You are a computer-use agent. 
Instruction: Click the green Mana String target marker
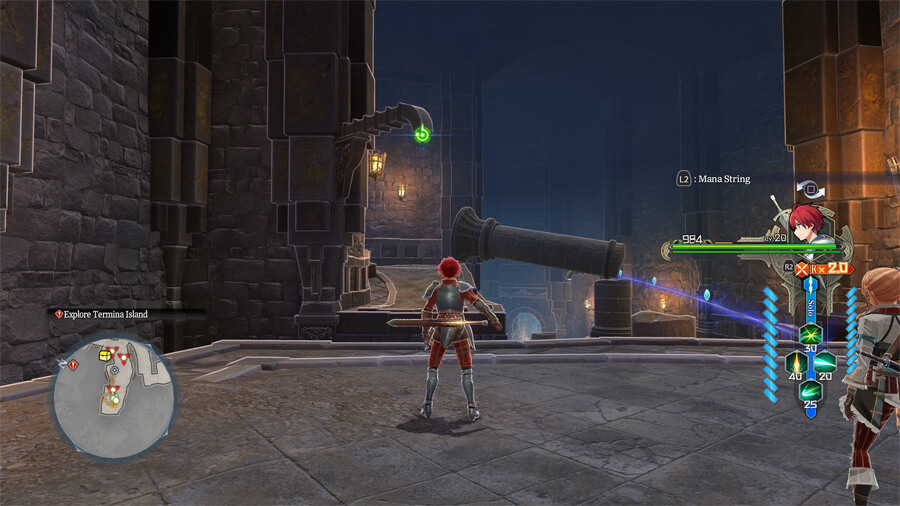(x=422, y=135)
